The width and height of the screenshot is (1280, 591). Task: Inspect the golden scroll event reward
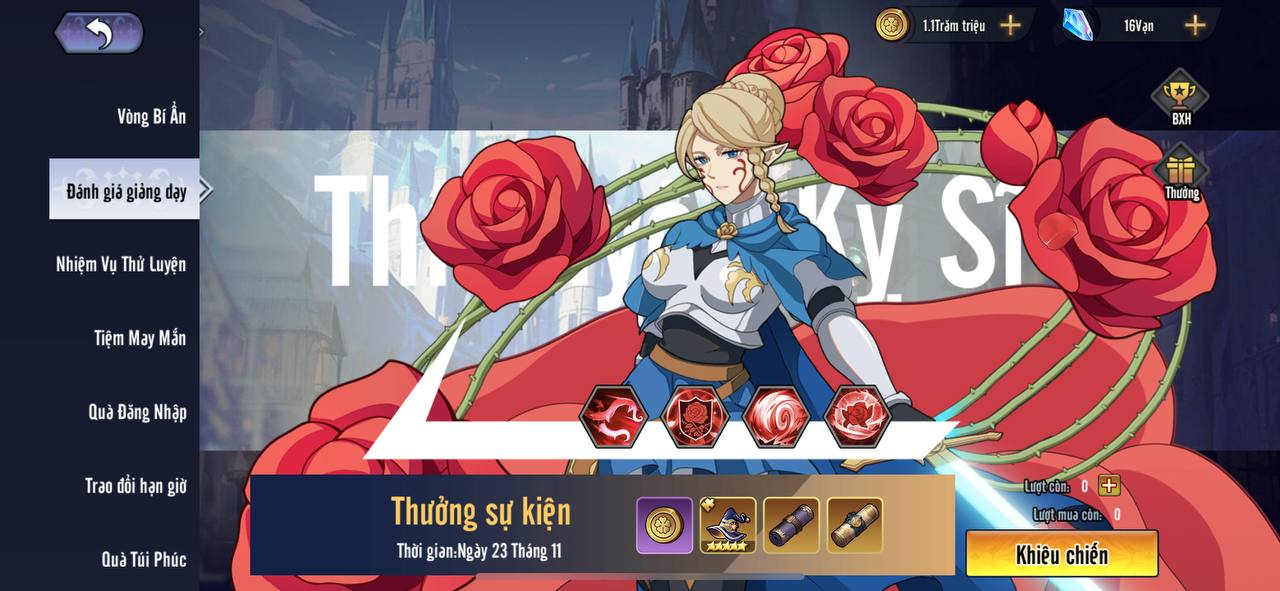tap(855, 525)
